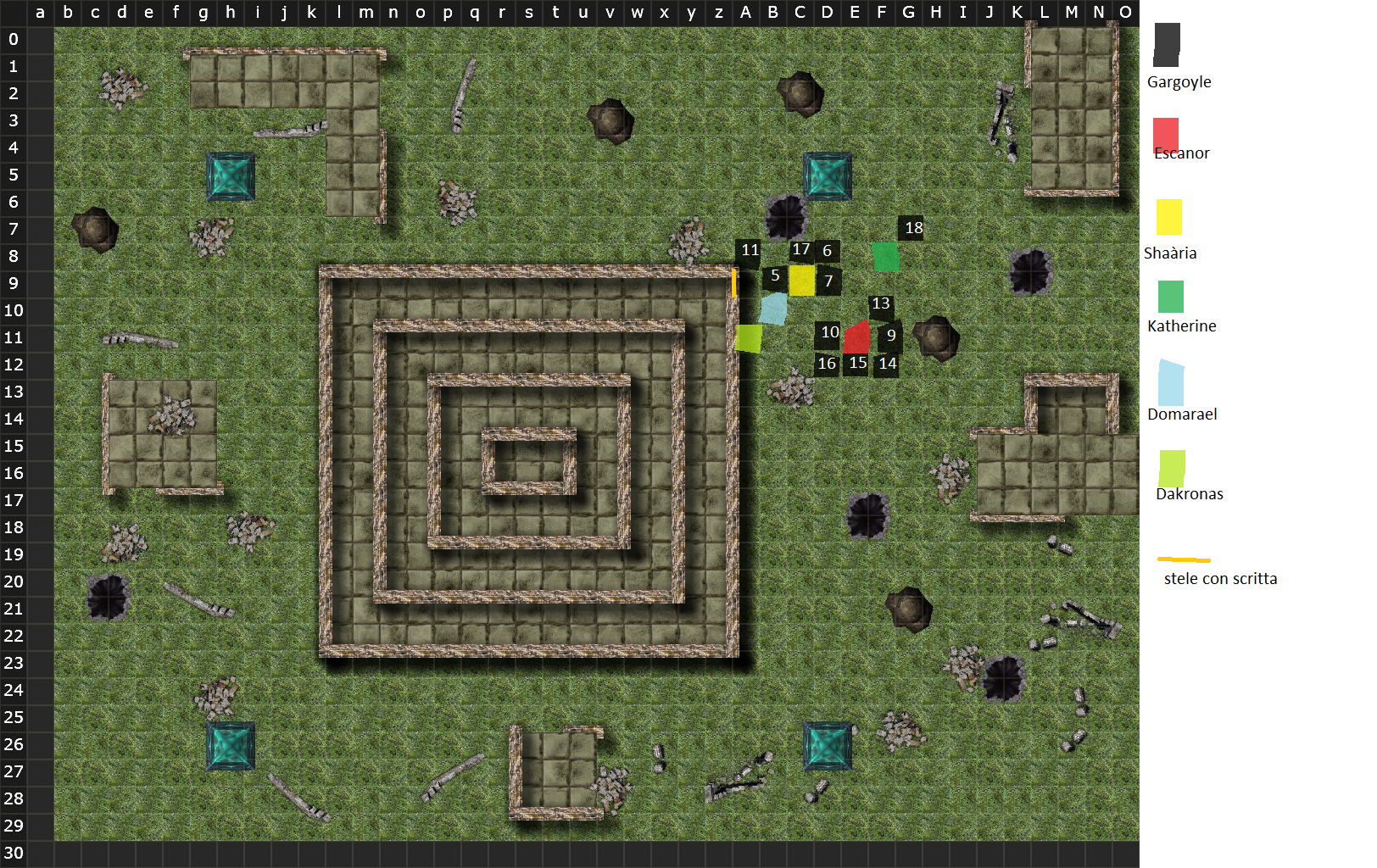The height and width of the screenshot is (868, 1377).
Task: Choose the green Katherine token on the map
Action: 886,256
